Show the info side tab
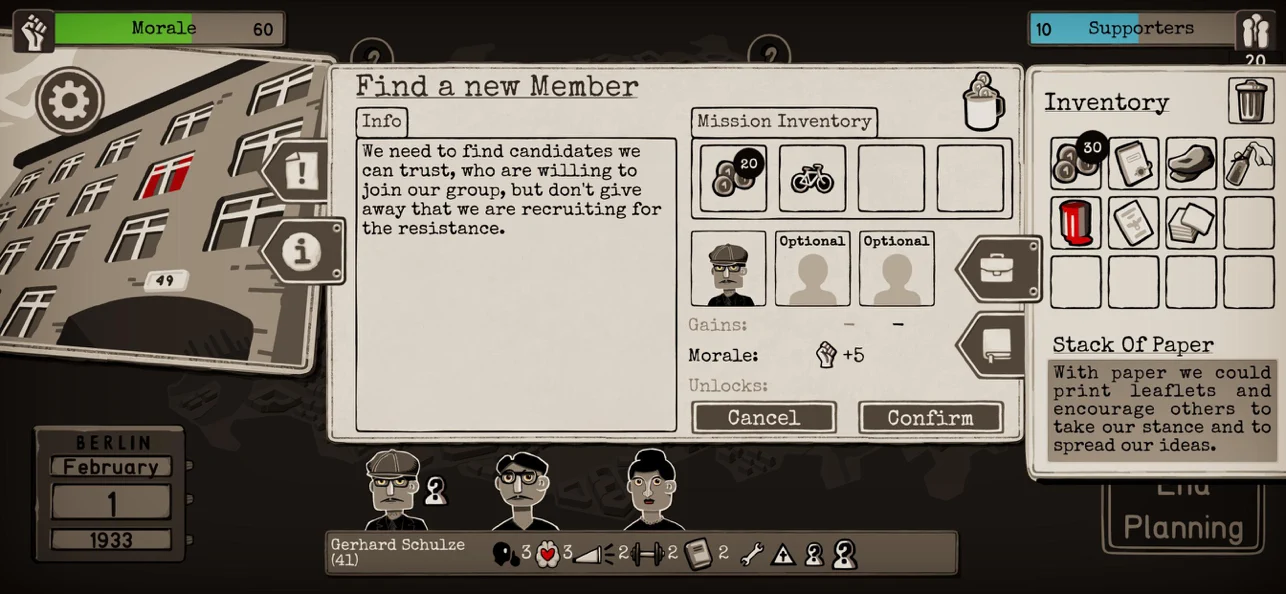The height and width of the screenshot is (594, 1286). [x=302, y=251]
